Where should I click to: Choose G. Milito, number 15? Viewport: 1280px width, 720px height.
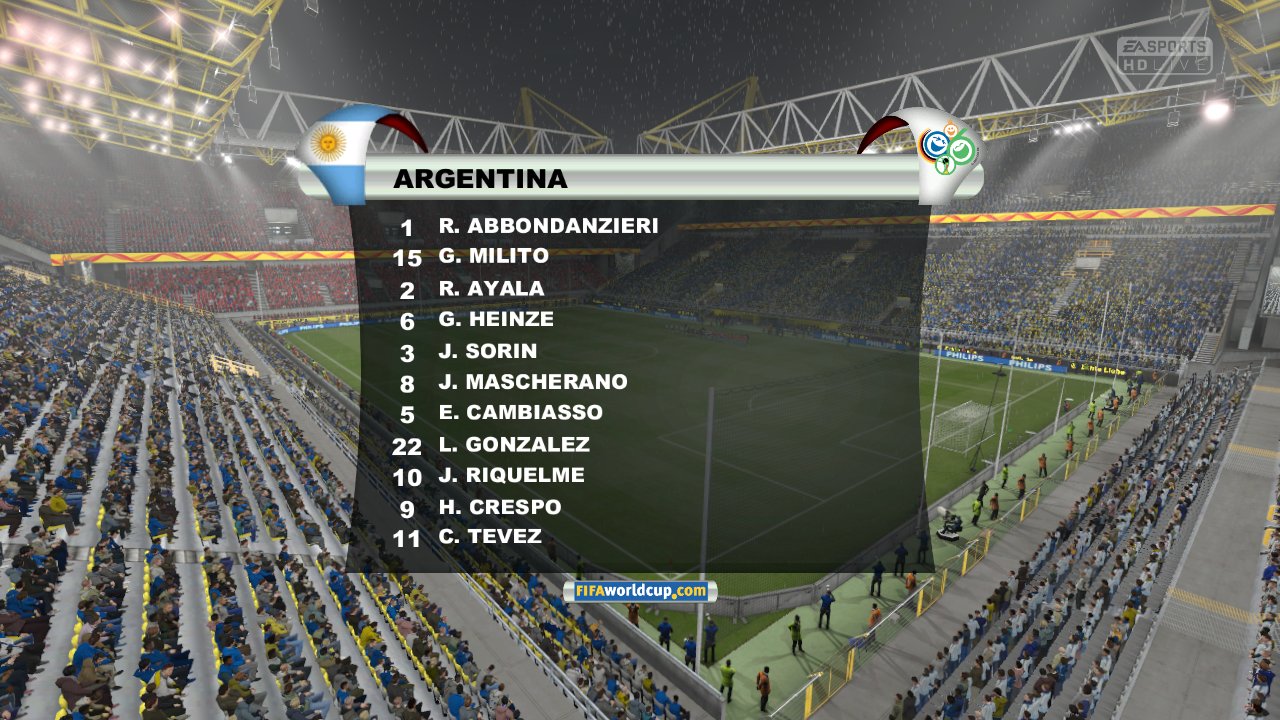click(493, 256)
